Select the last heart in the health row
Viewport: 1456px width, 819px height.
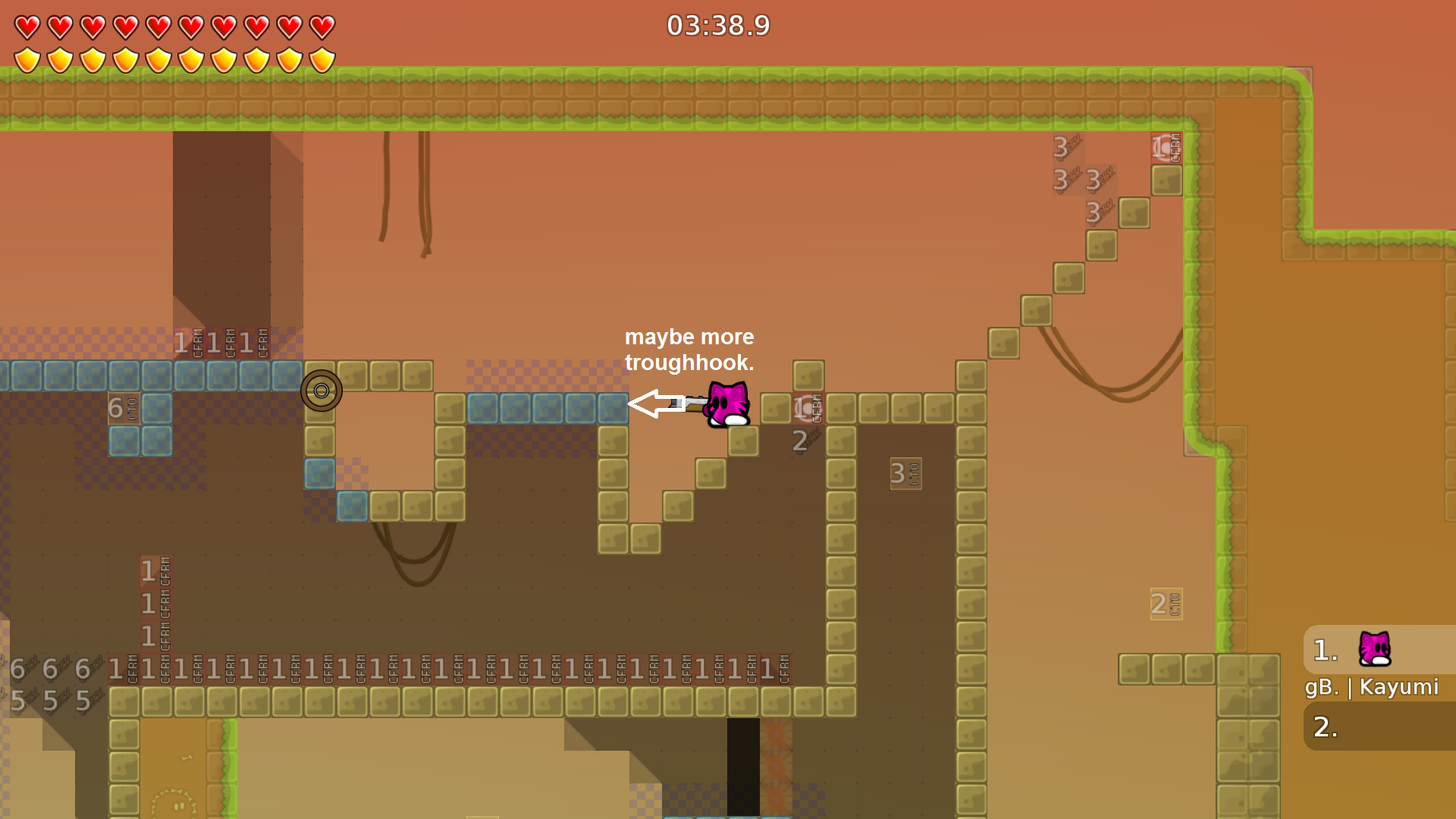(x=322, y=26)
